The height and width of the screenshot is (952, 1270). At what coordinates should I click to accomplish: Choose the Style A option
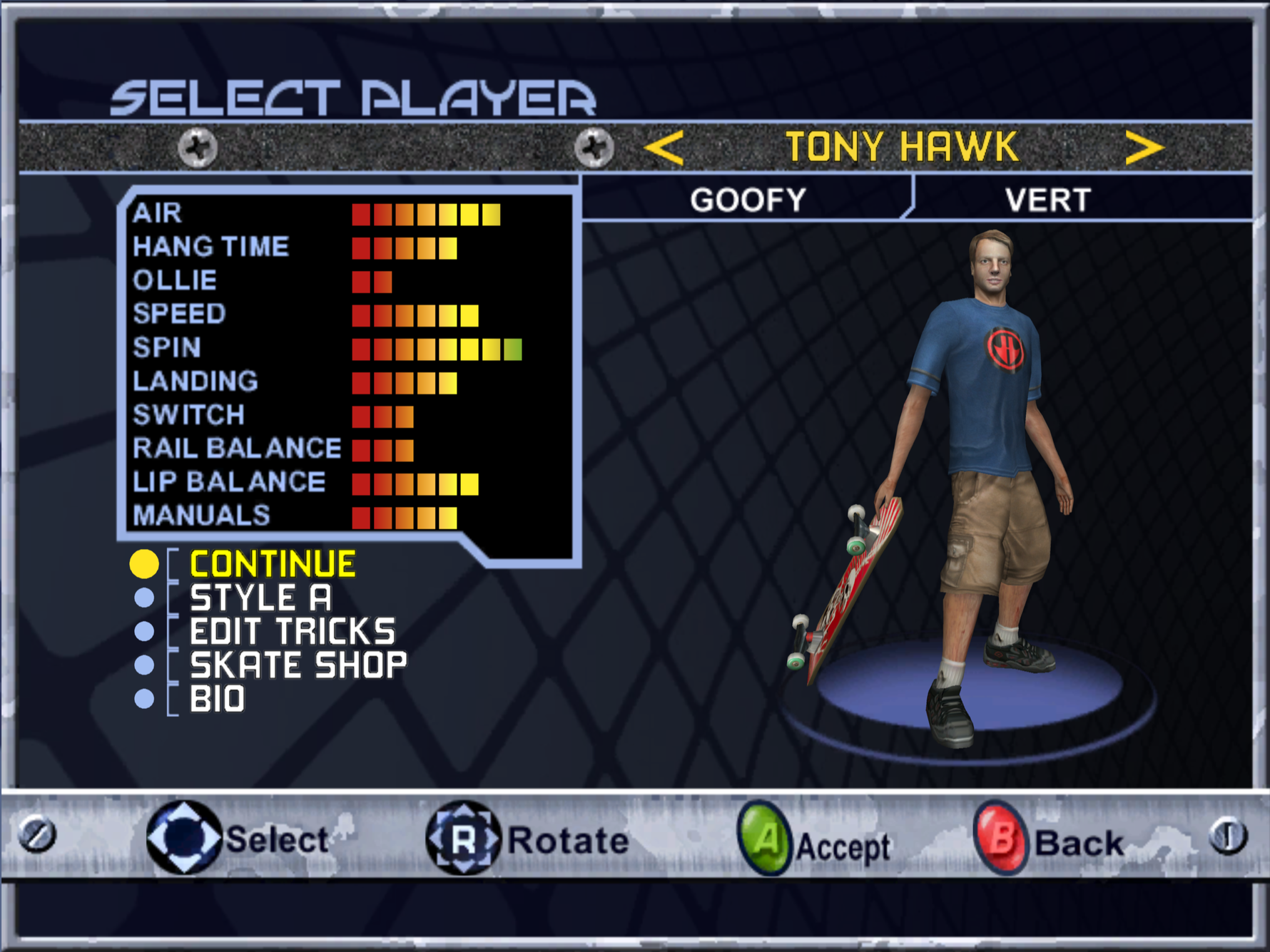260,598
